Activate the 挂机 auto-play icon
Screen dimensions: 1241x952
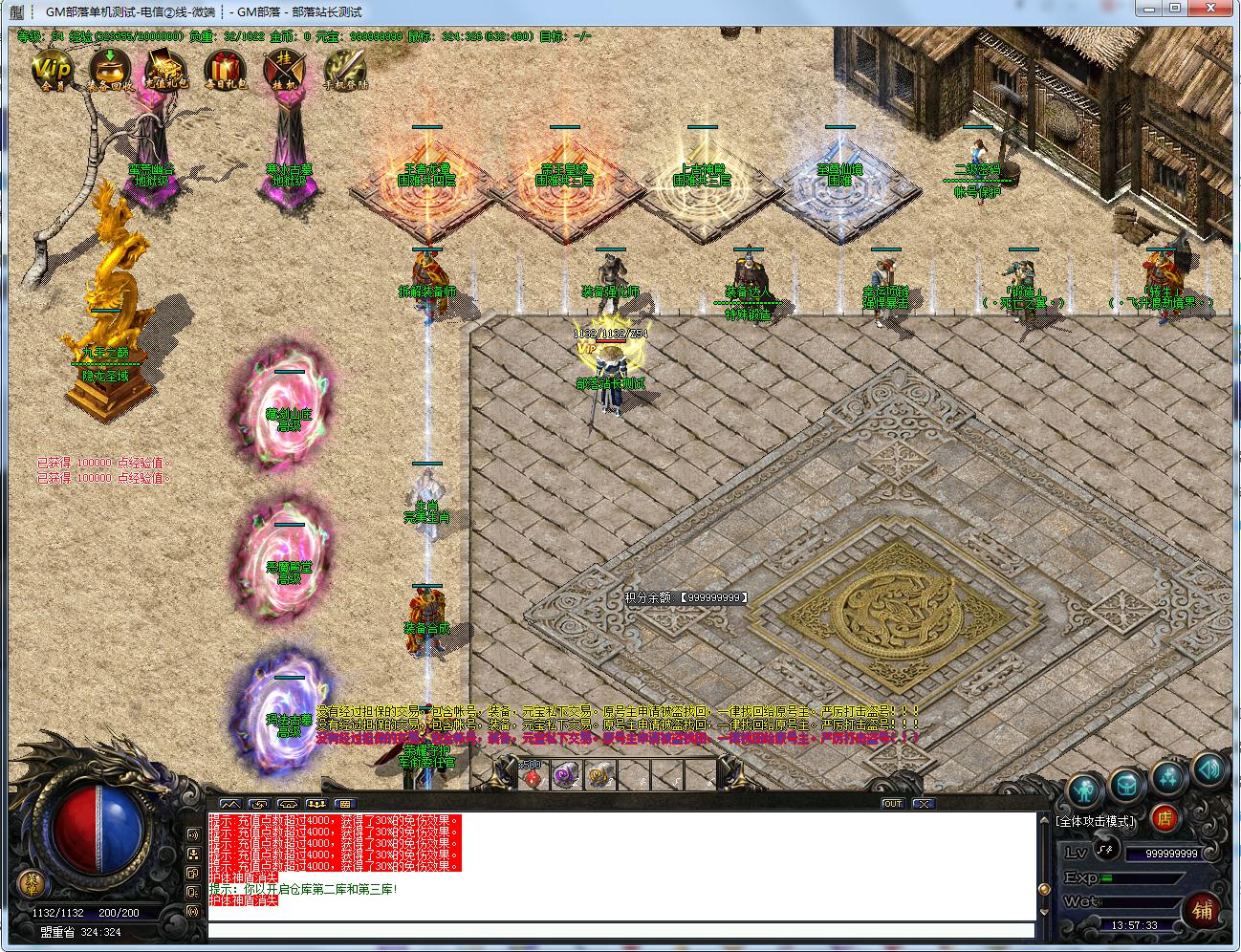(x=284, y=69)
